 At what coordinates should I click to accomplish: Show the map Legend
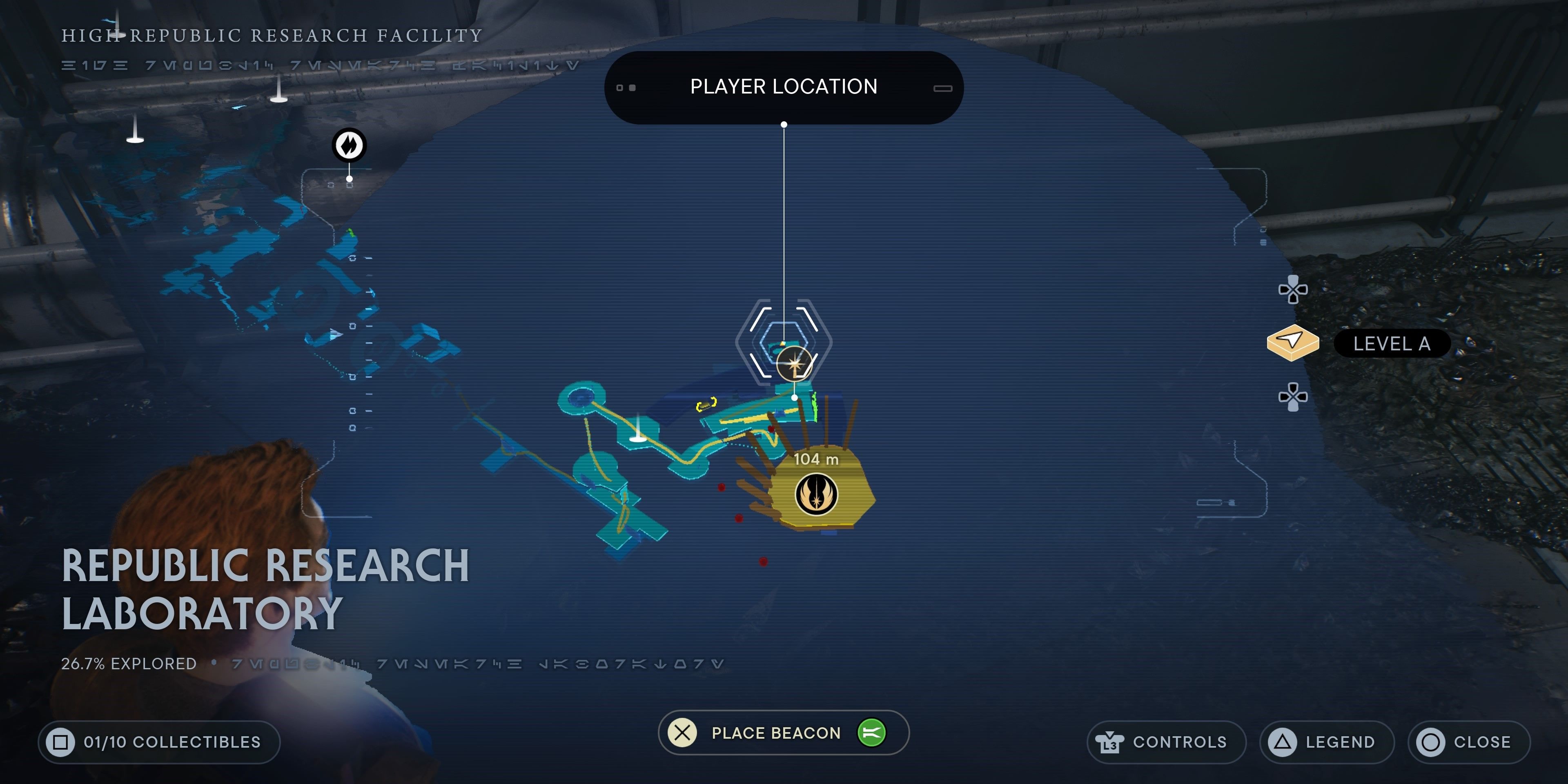pyautogui.click(x=1326, y=742)
